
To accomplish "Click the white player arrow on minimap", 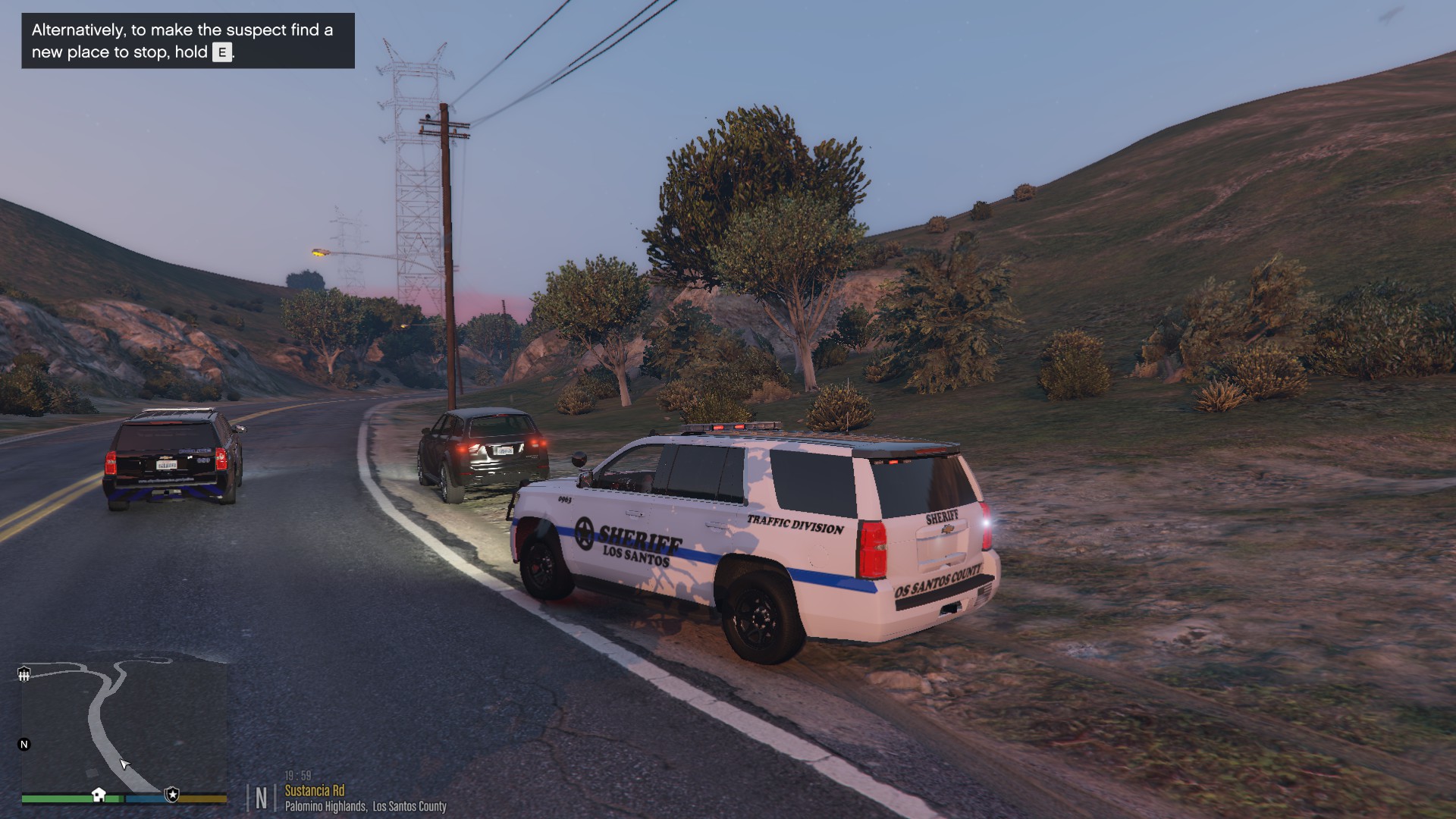I will tap(125, 764).
